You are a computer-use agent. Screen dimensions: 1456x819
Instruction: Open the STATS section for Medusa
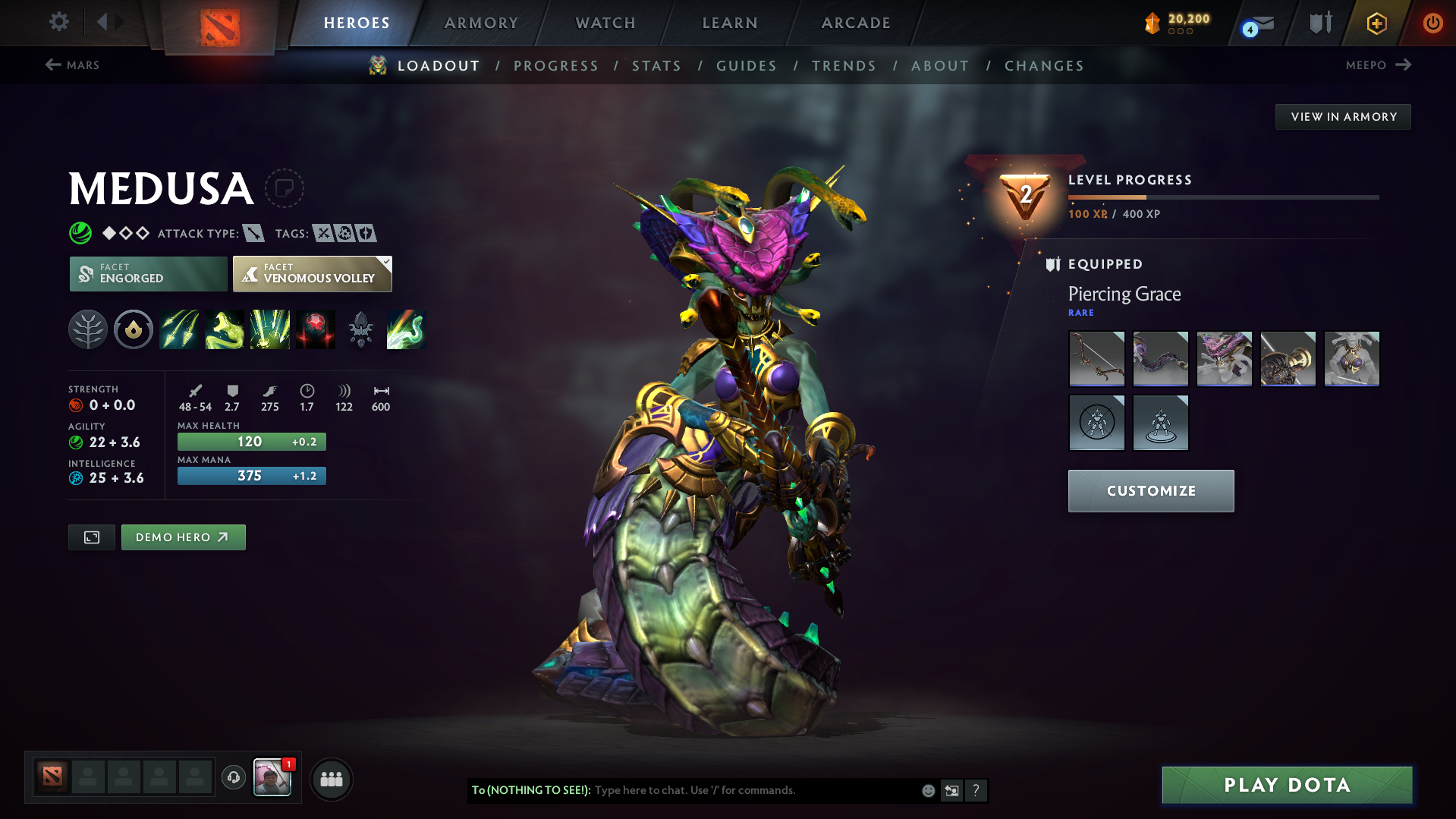pos(656,65)
